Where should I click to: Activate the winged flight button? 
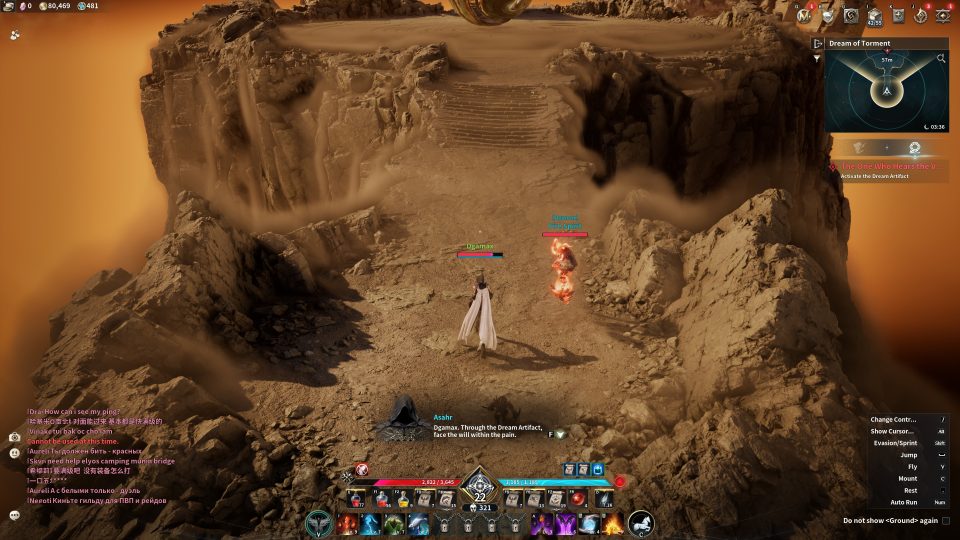(x=320, y=523)
